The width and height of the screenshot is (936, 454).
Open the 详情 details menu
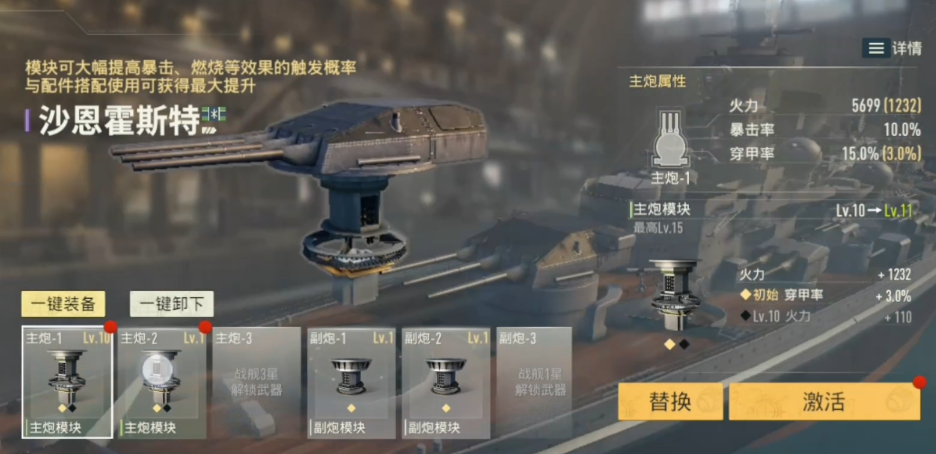click(x=891, y=48)
